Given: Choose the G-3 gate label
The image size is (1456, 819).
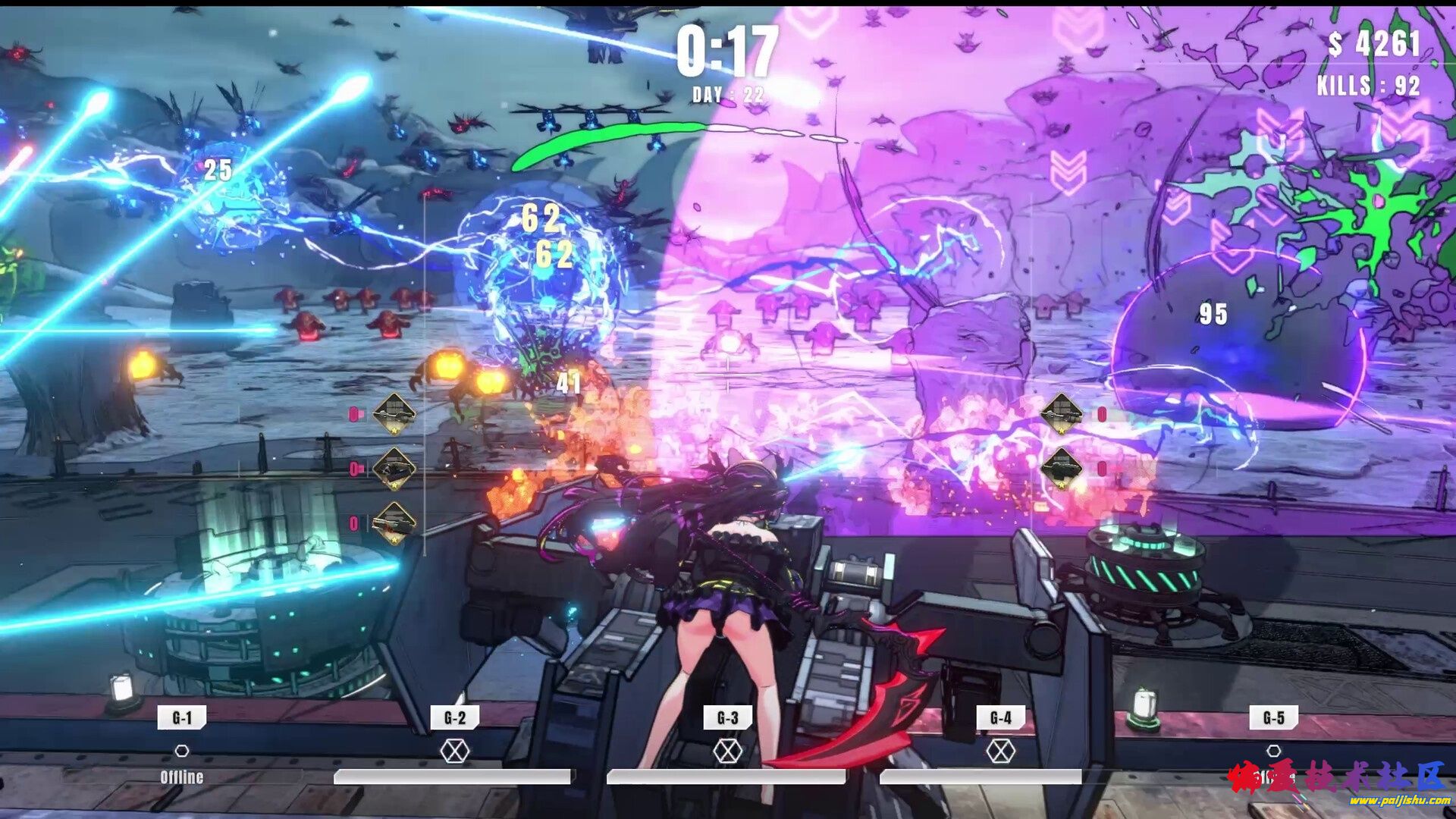Looking at the screenshot, I should pyautogui.click(x=727, y=717).
